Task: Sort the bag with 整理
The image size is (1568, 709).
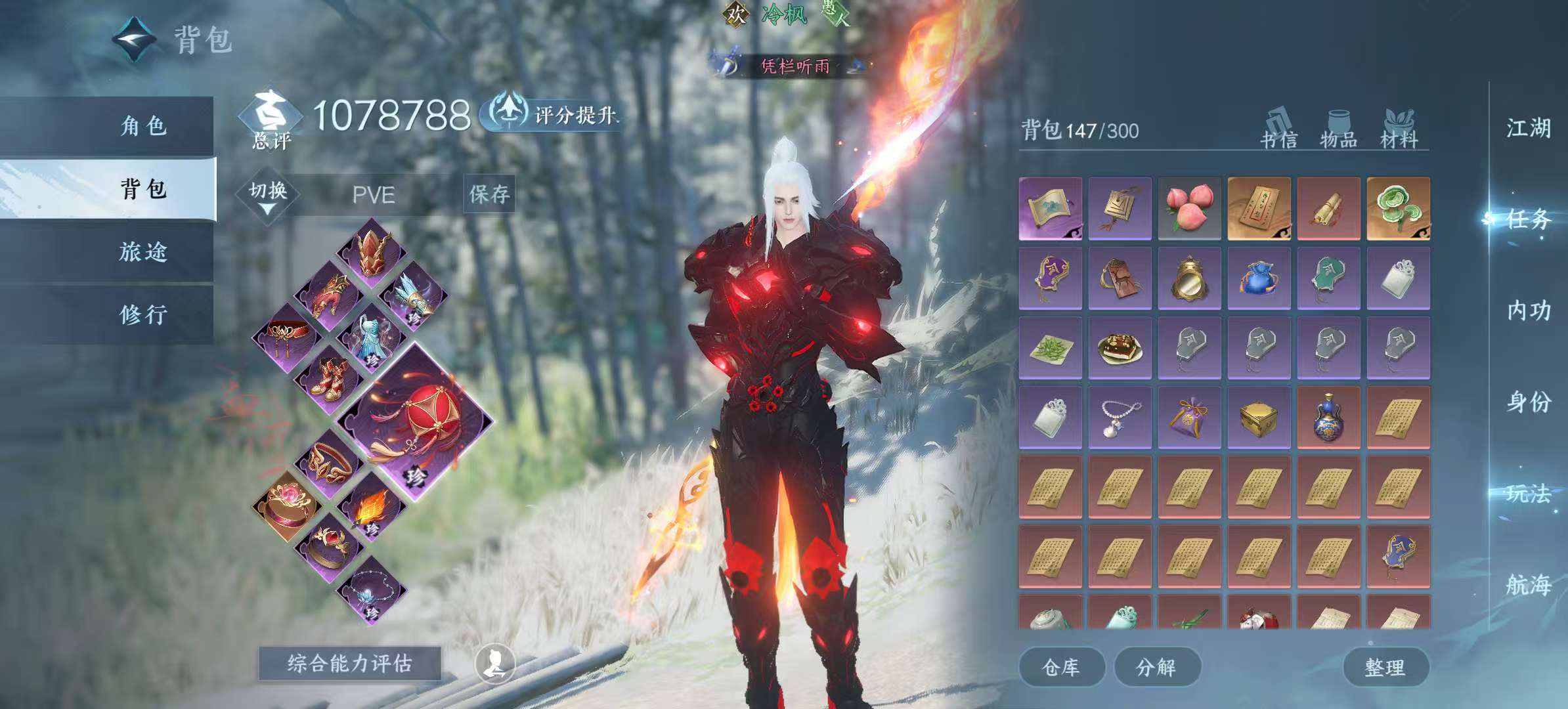Action: tap(1385, 668)
